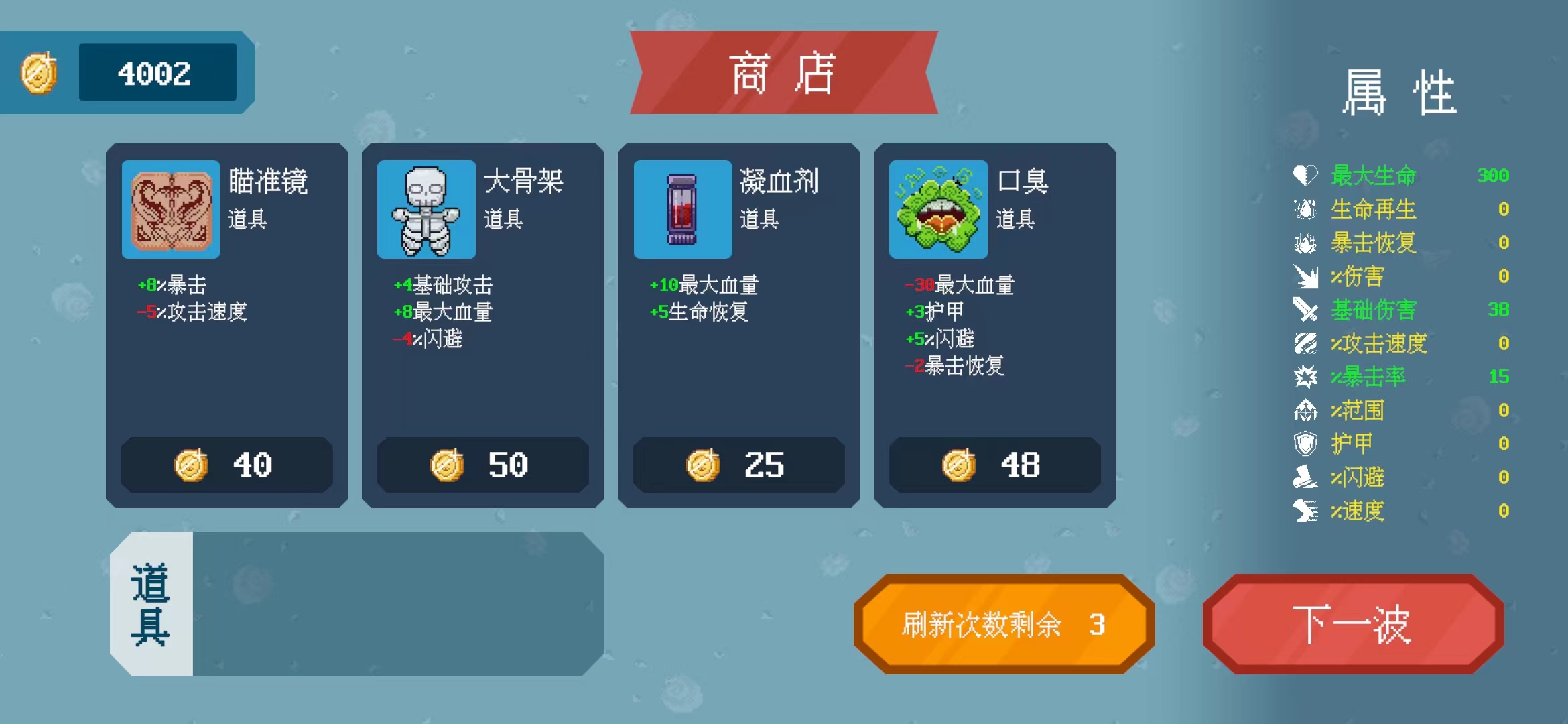Click the 基础伤害 sword icon
Image resolution: width=1568 pixels, height=724 pixels.
tap(1304, 310)
